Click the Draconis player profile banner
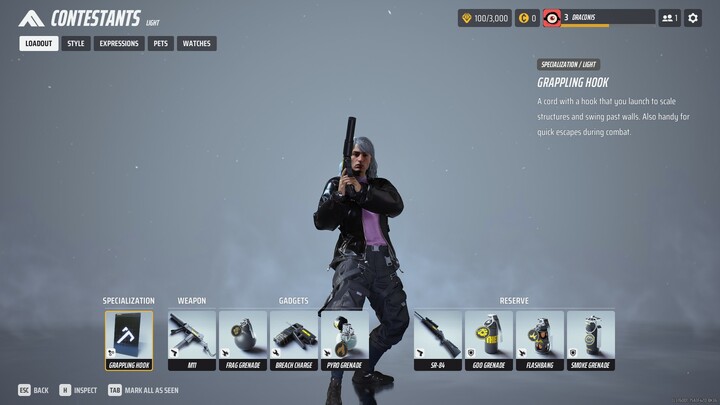The width and height of the screenshot is (720, 405). point(599,18)
